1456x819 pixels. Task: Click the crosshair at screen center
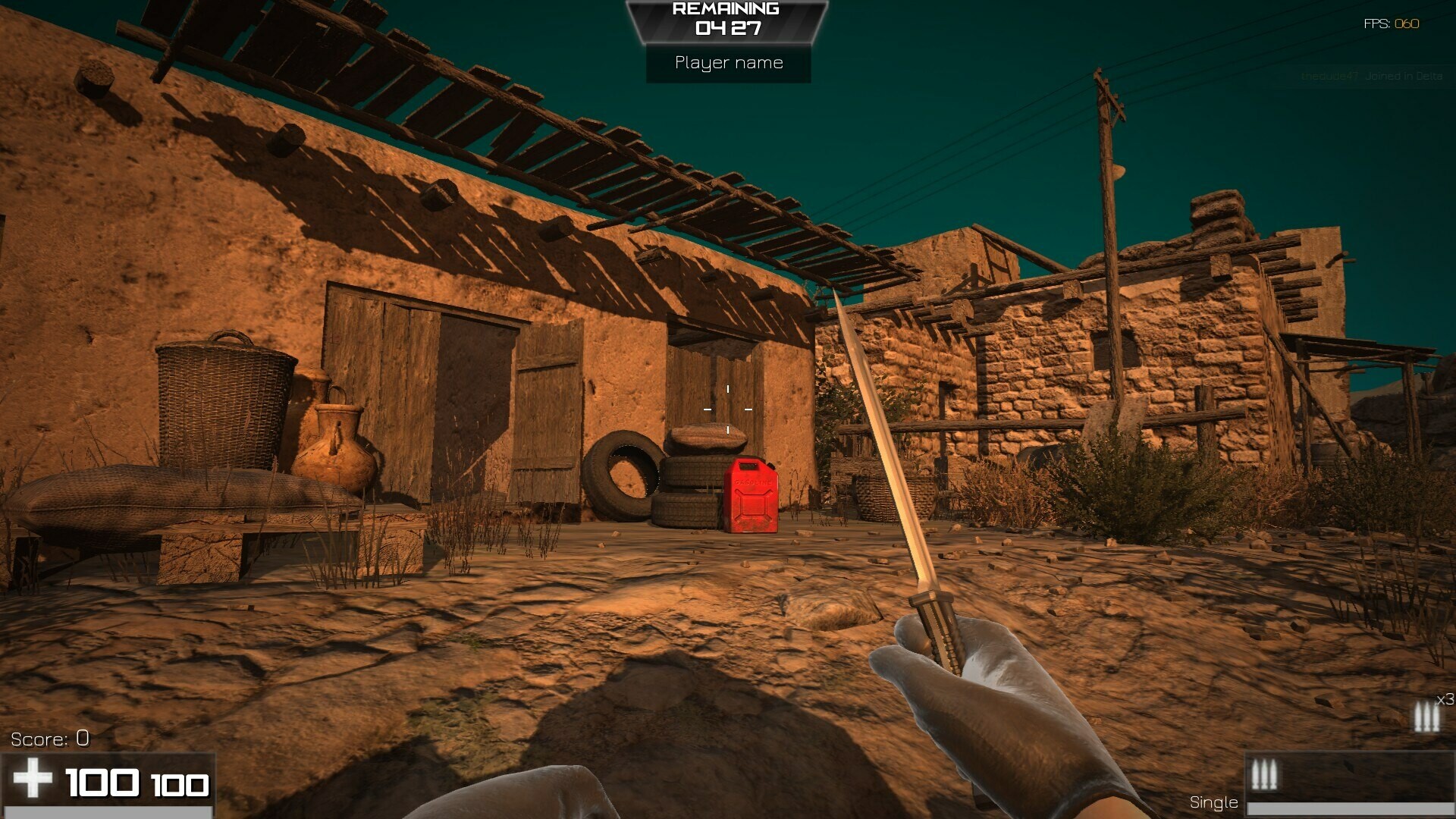click(x=728, y=409)
